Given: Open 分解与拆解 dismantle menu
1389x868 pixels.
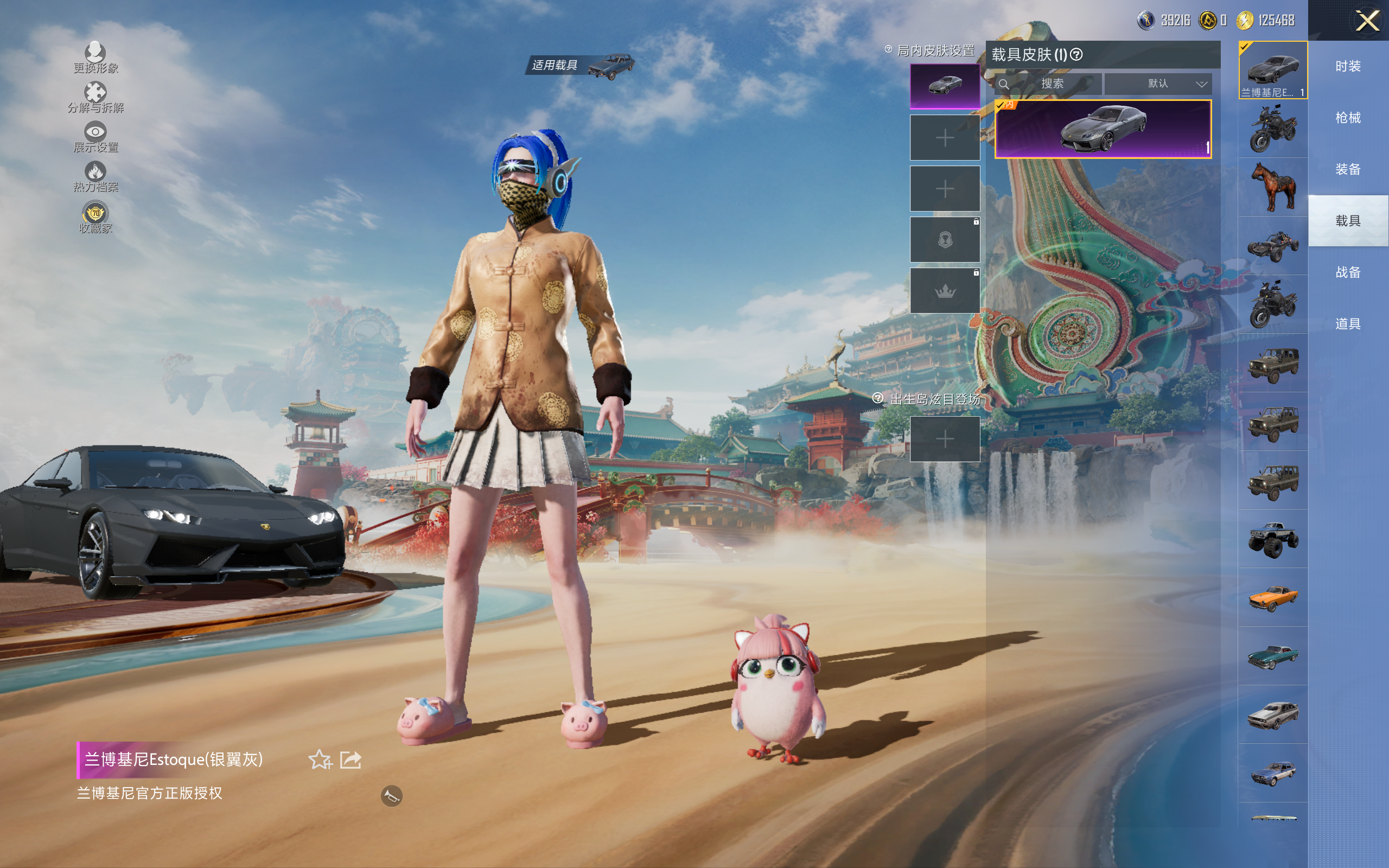Looking at the screenshot, I should (x=95, y=97).
